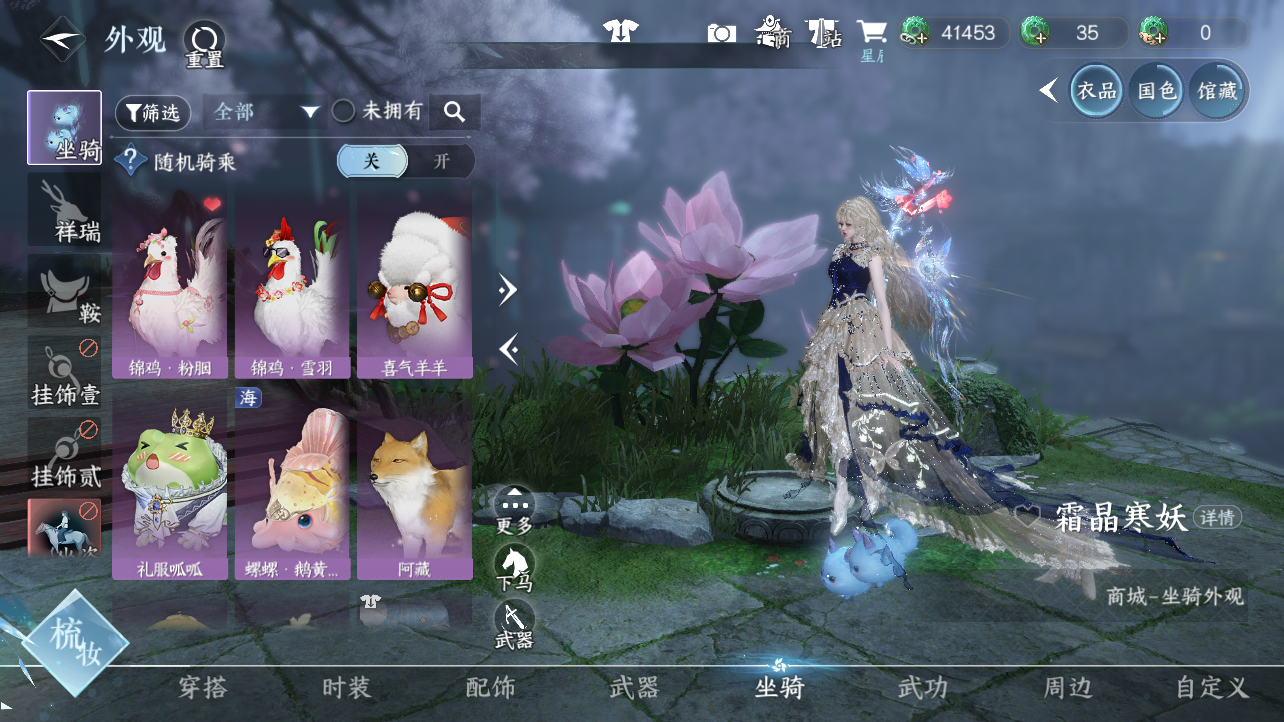Open the 武功 bottom tab
This screenshot has height=722, width=1284.
pos(922,688)
